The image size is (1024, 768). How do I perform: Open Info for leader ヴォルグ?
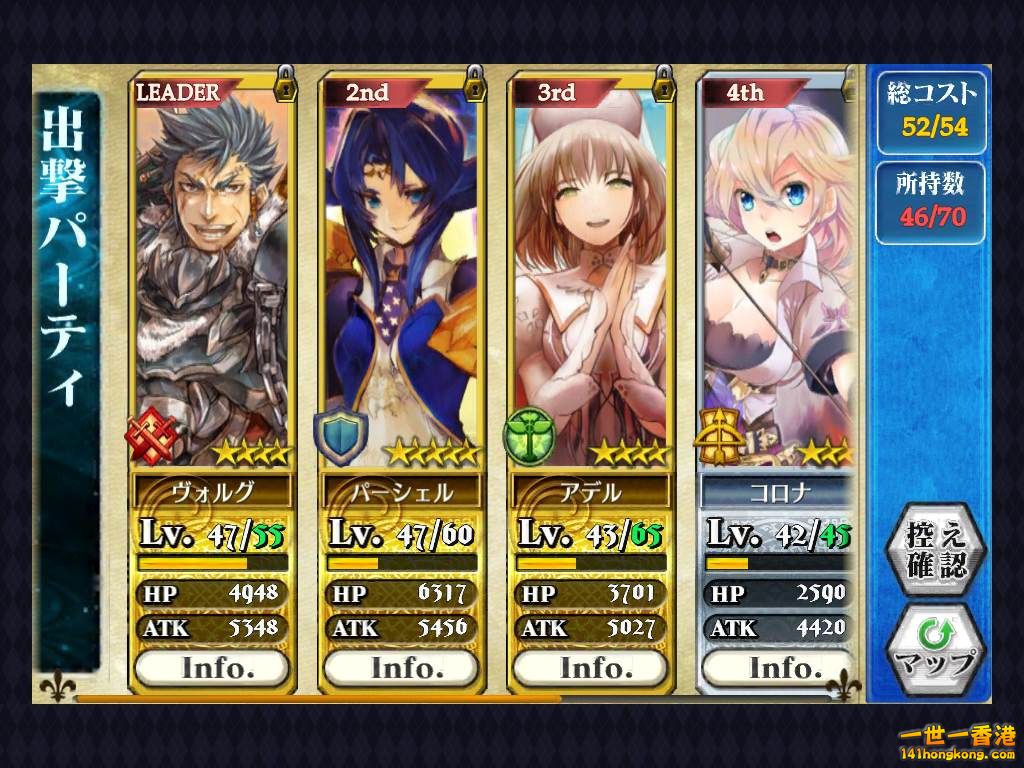(x=211, y=667)
